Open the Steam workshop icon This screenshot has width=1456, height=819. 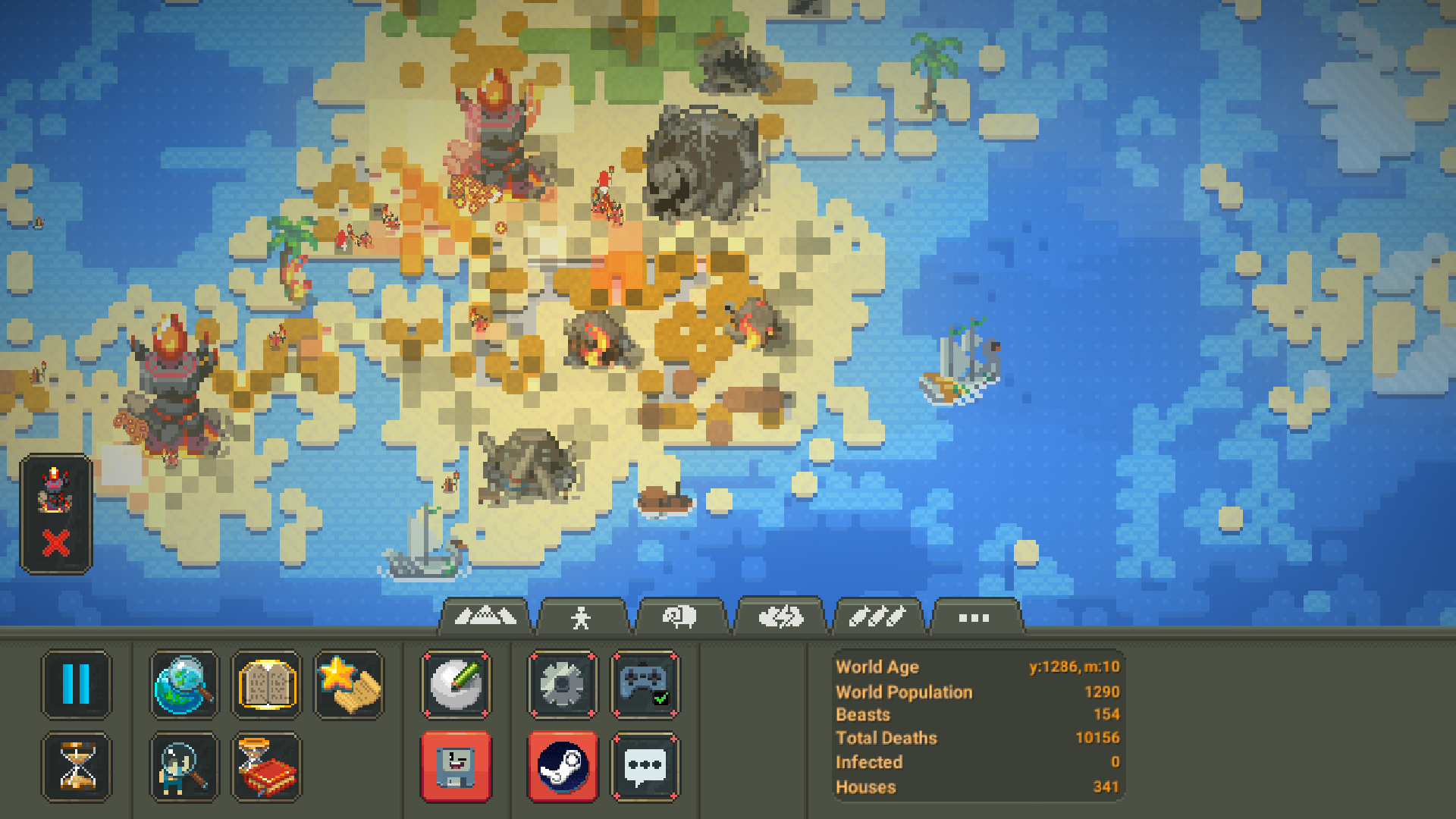click(563, 767)
